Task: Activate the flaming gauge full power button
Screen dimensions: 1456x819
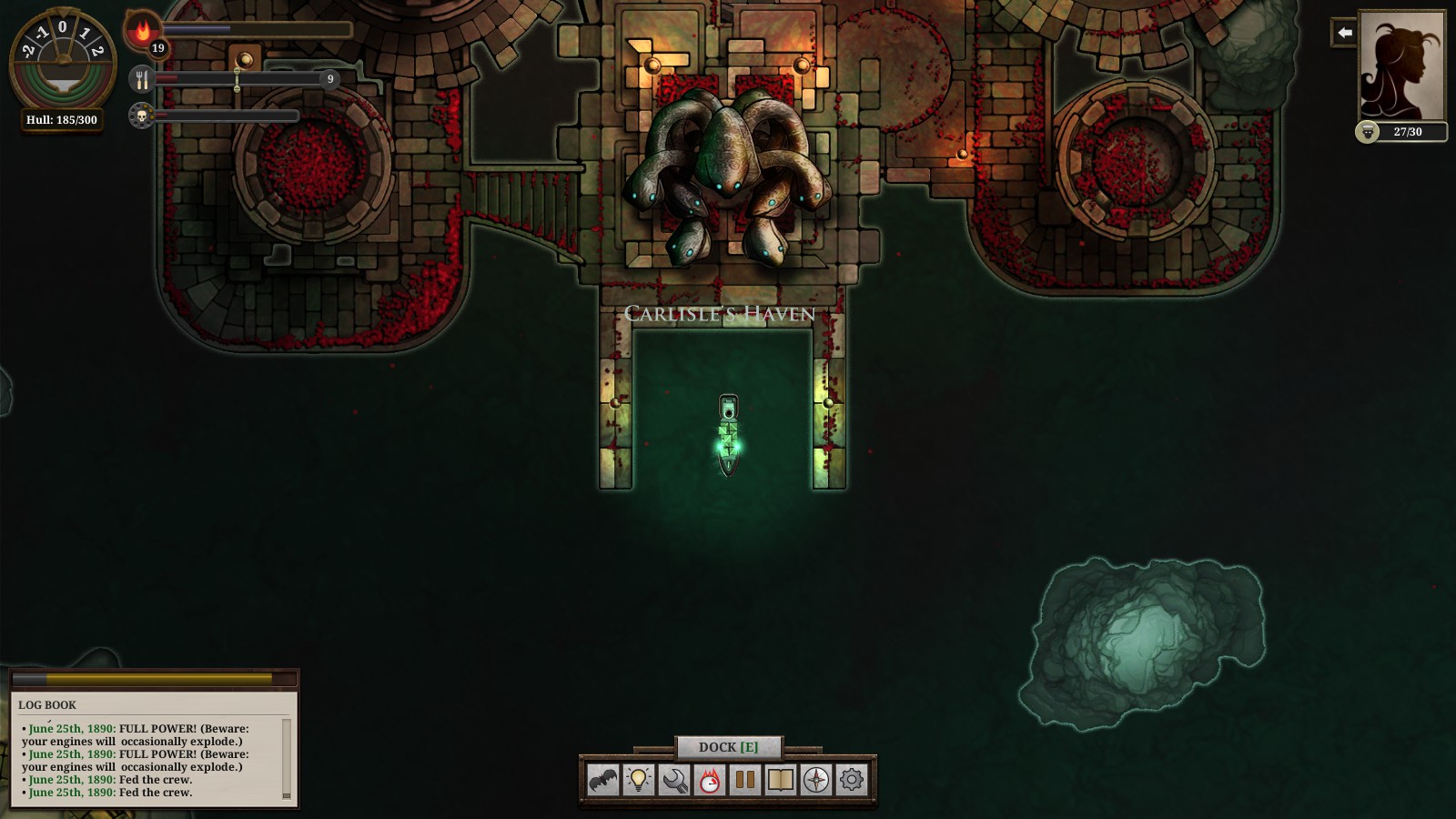Action: click(x=710, y=780)
